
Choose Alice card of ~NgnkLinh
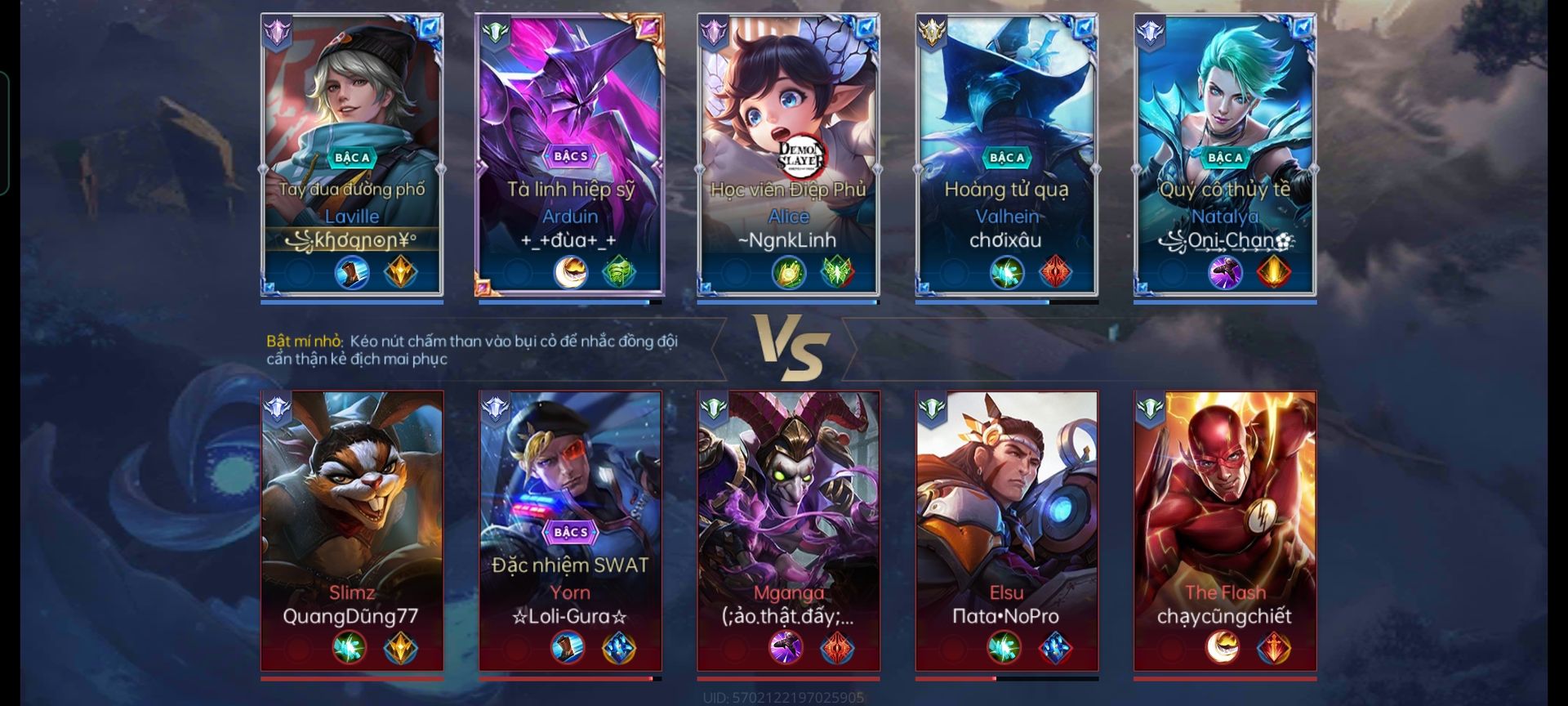click(788, 154)
